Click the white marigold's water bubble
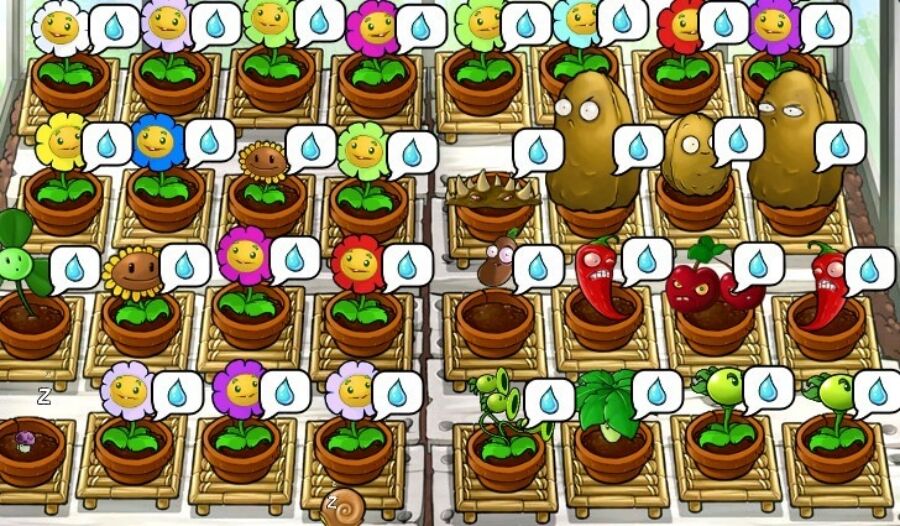The width and height of the screenshot is (900, 526). 114,27
